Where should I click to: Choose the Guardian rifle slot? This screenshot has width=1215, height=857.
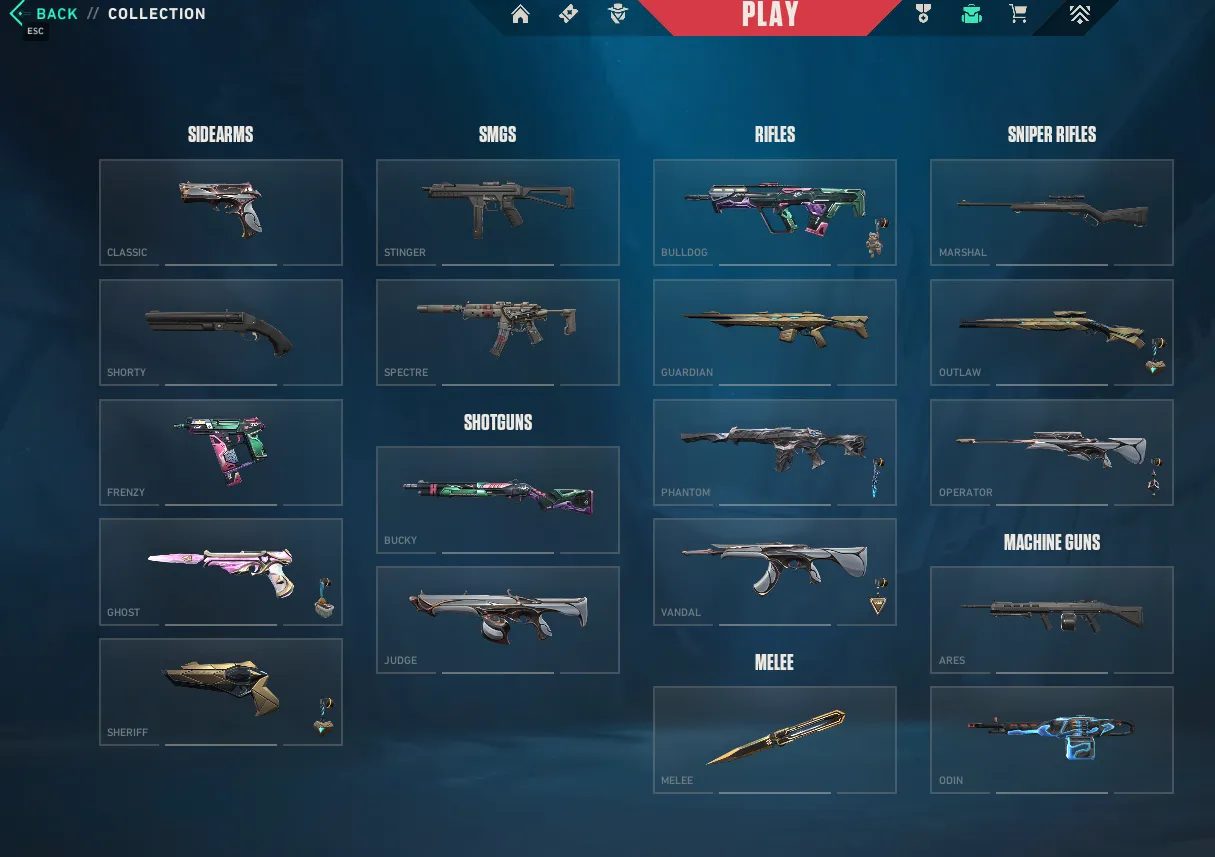[775, 332]
